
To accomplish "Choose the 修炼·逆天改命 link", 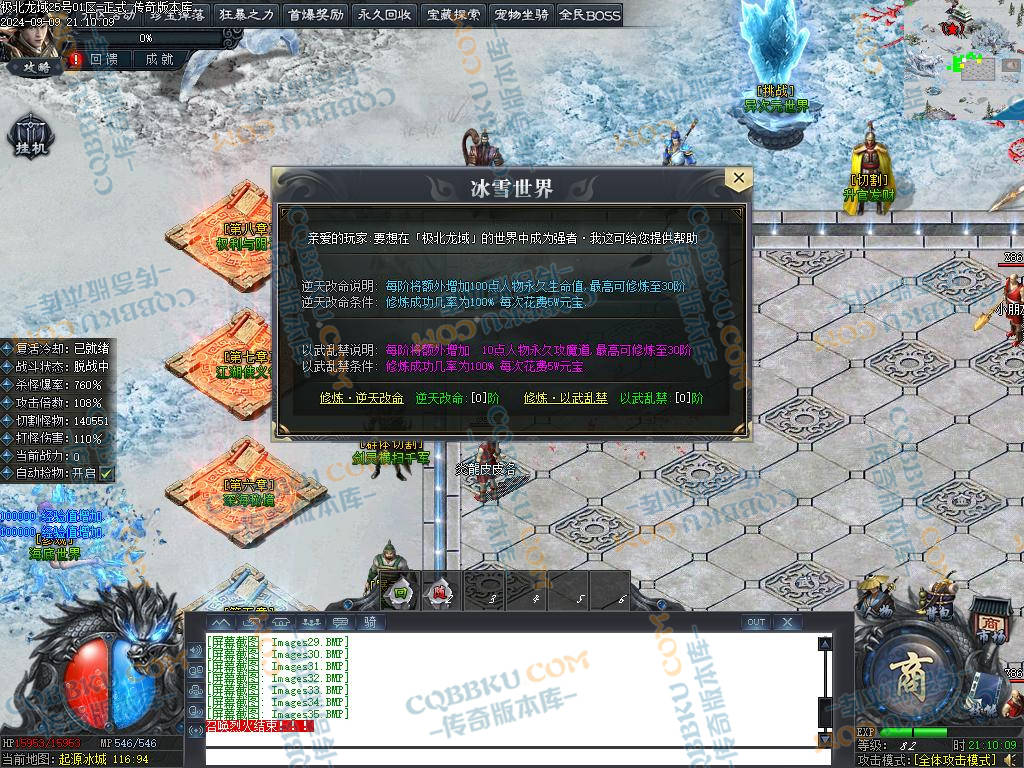I will pyautogui.click(x=361, y=398).
